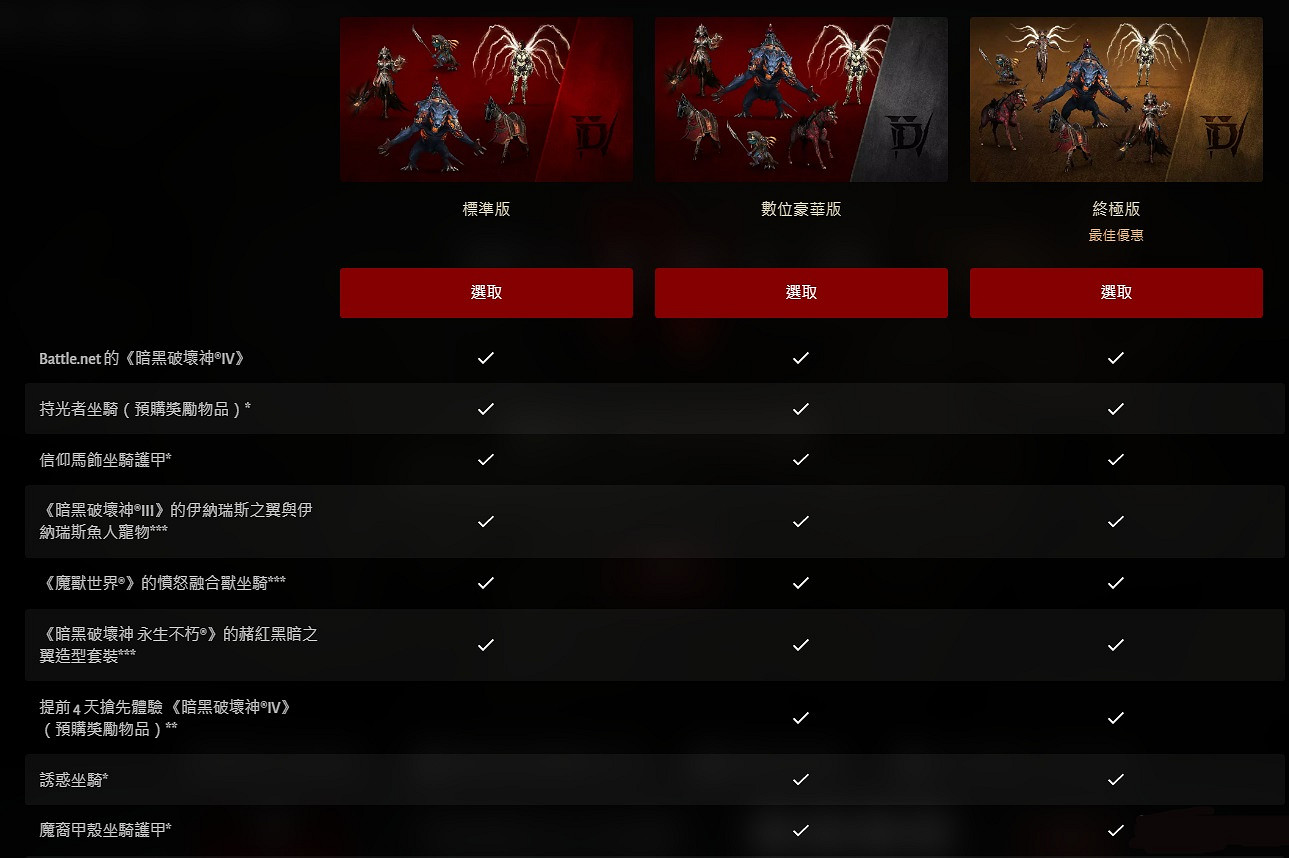Click the 標準版 edition title text
The height and width of the screenshot is (858, 1289).
point(486,209)
